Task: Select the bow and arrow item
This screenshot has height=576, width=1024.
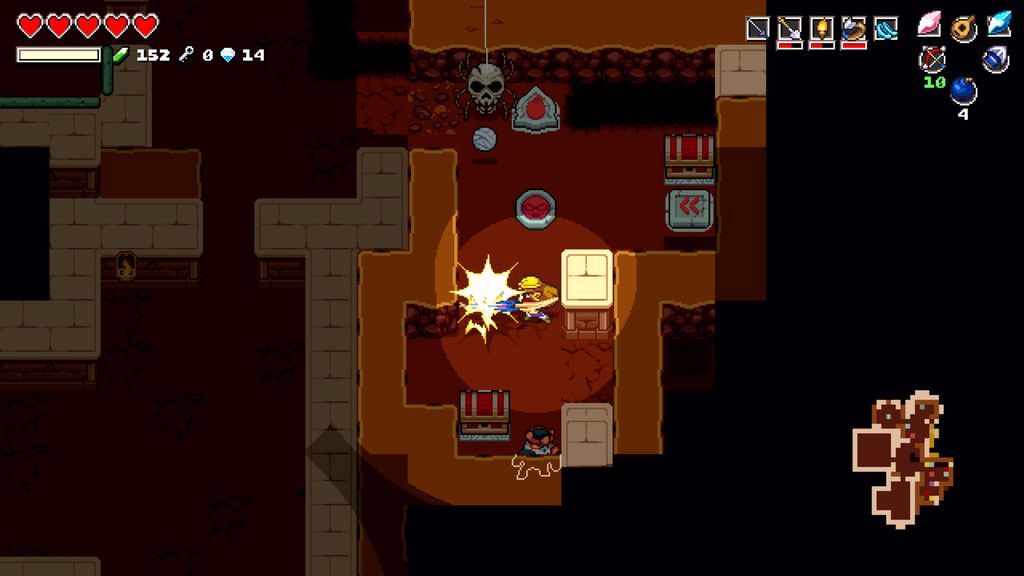Action: [x=932, y=59]
